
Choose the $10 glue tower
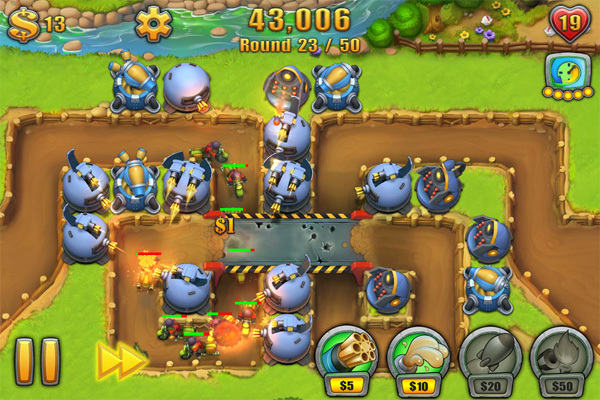(x=415, y=353)
